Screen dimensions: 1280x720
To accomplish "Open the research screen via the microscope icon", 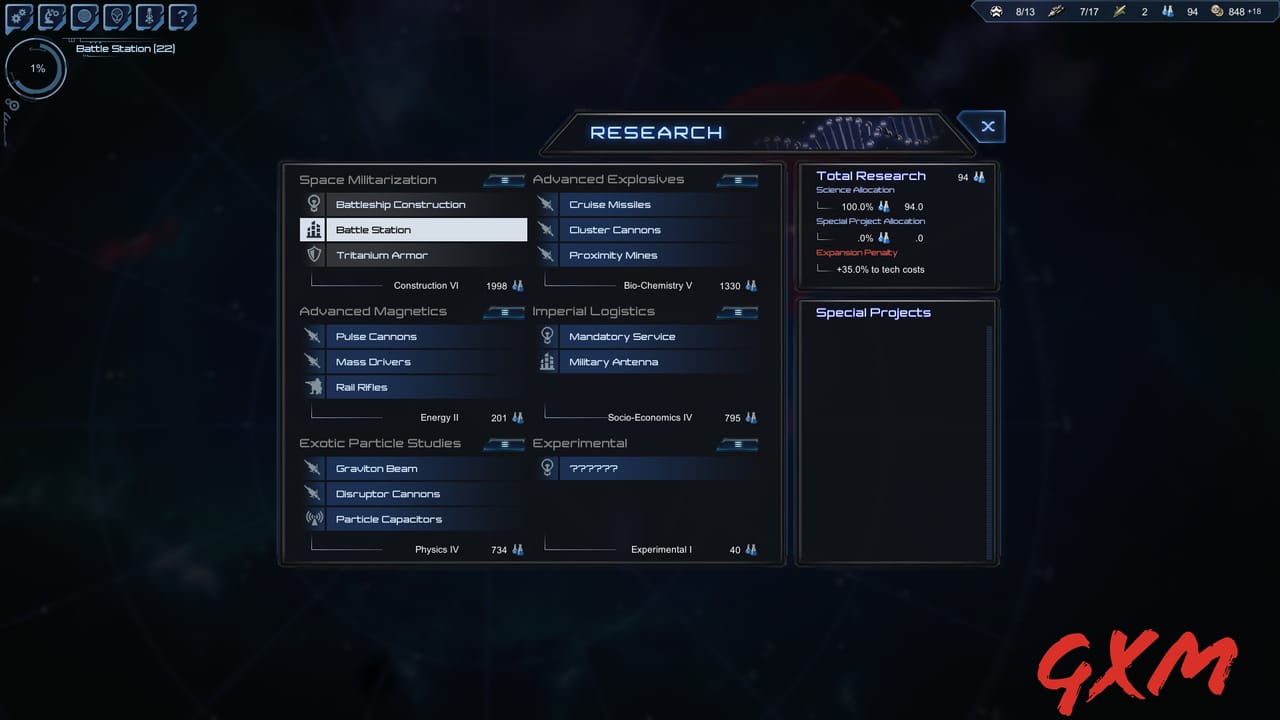I will click(x=51, y=16).
